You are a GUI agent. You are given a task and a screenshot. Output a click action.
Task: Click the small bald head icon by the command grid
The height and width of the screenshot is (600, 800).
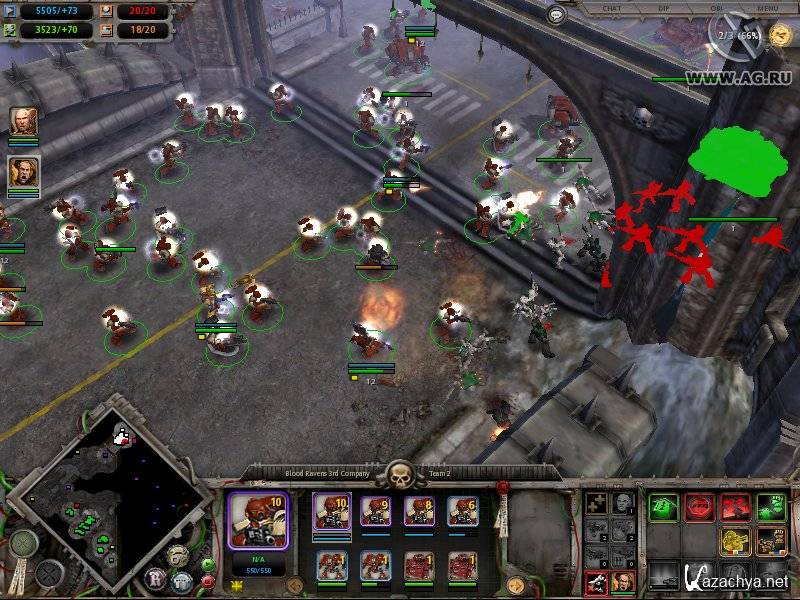tap(621, 503)
